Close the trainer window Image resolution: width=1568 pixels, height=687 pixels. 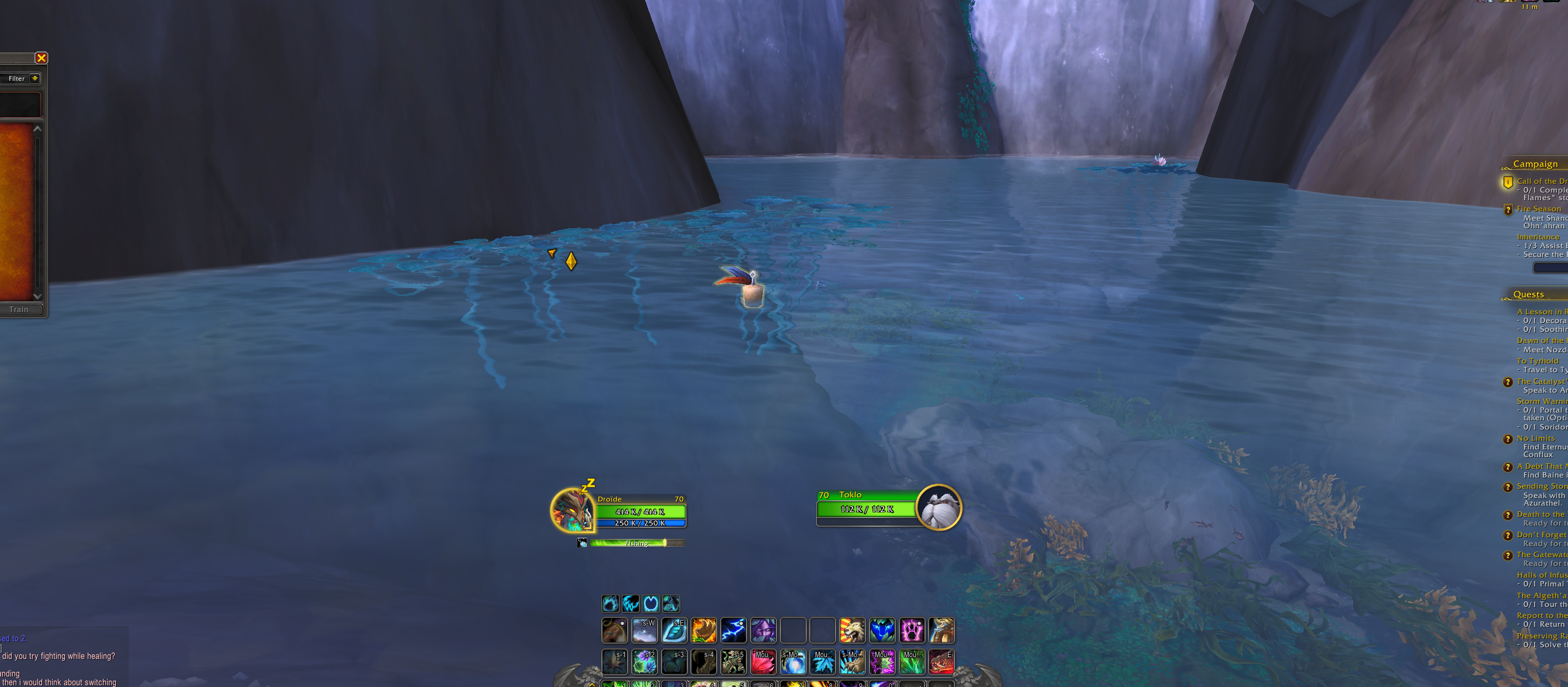(42, 58)
